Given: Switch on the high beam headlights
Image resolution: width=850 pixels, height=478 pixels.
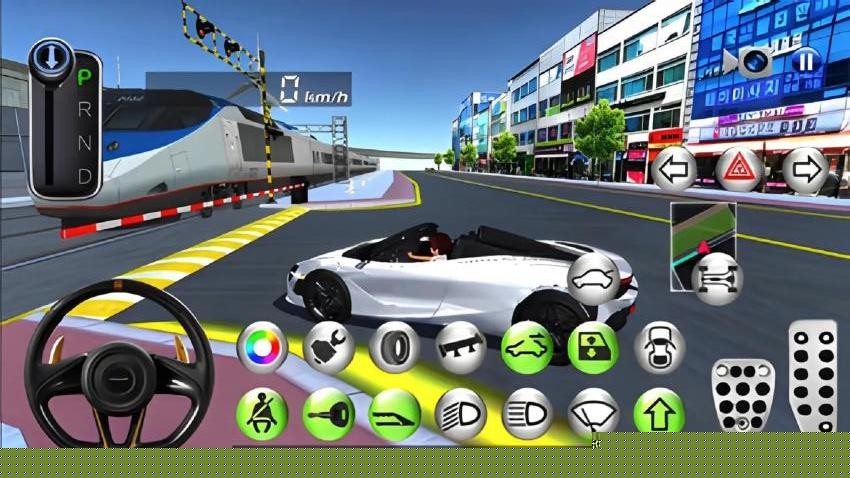Looking at the screenshot, I should tap(460, 413).
